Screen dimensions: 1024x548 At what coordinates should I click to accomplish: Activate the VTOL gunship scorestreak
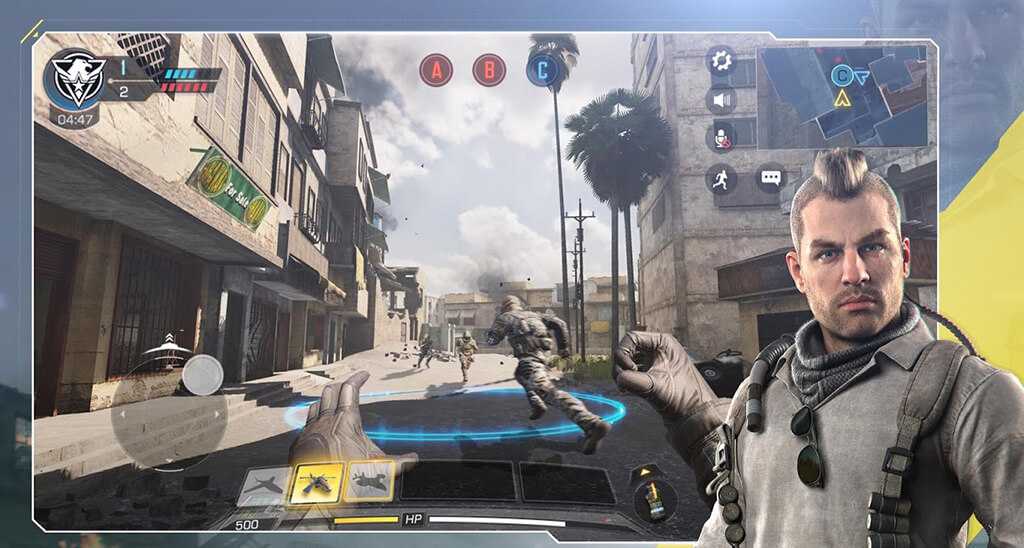(x=368, y=483)
